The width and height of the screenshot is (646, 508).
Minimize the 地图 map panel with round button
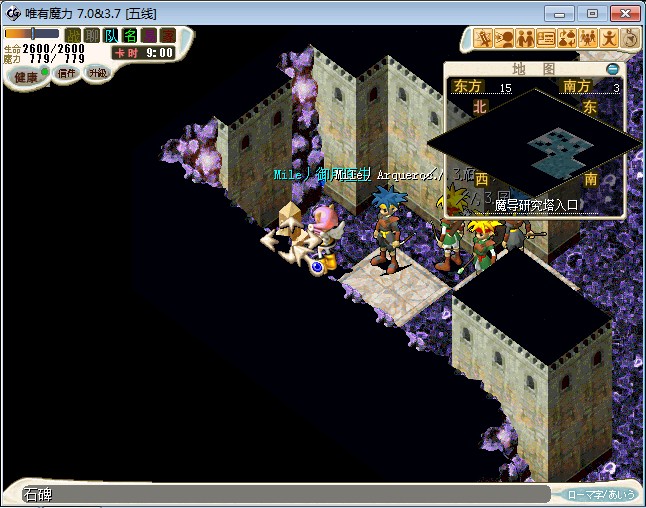613,69
